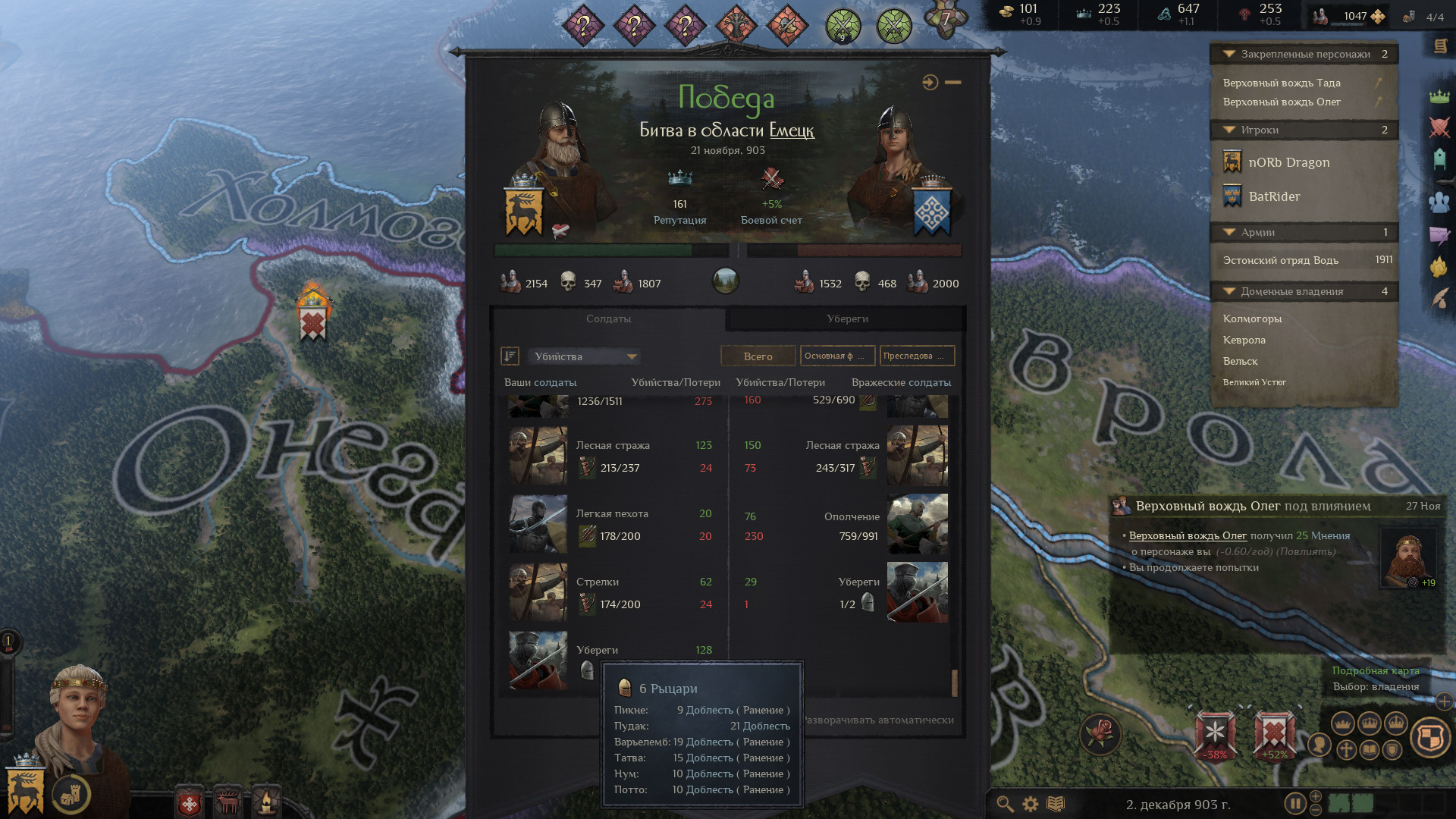The image size is (1456, 819).
Task: Collapse the Закрепленные персонажи section
Action: [x=1228, y=54]
